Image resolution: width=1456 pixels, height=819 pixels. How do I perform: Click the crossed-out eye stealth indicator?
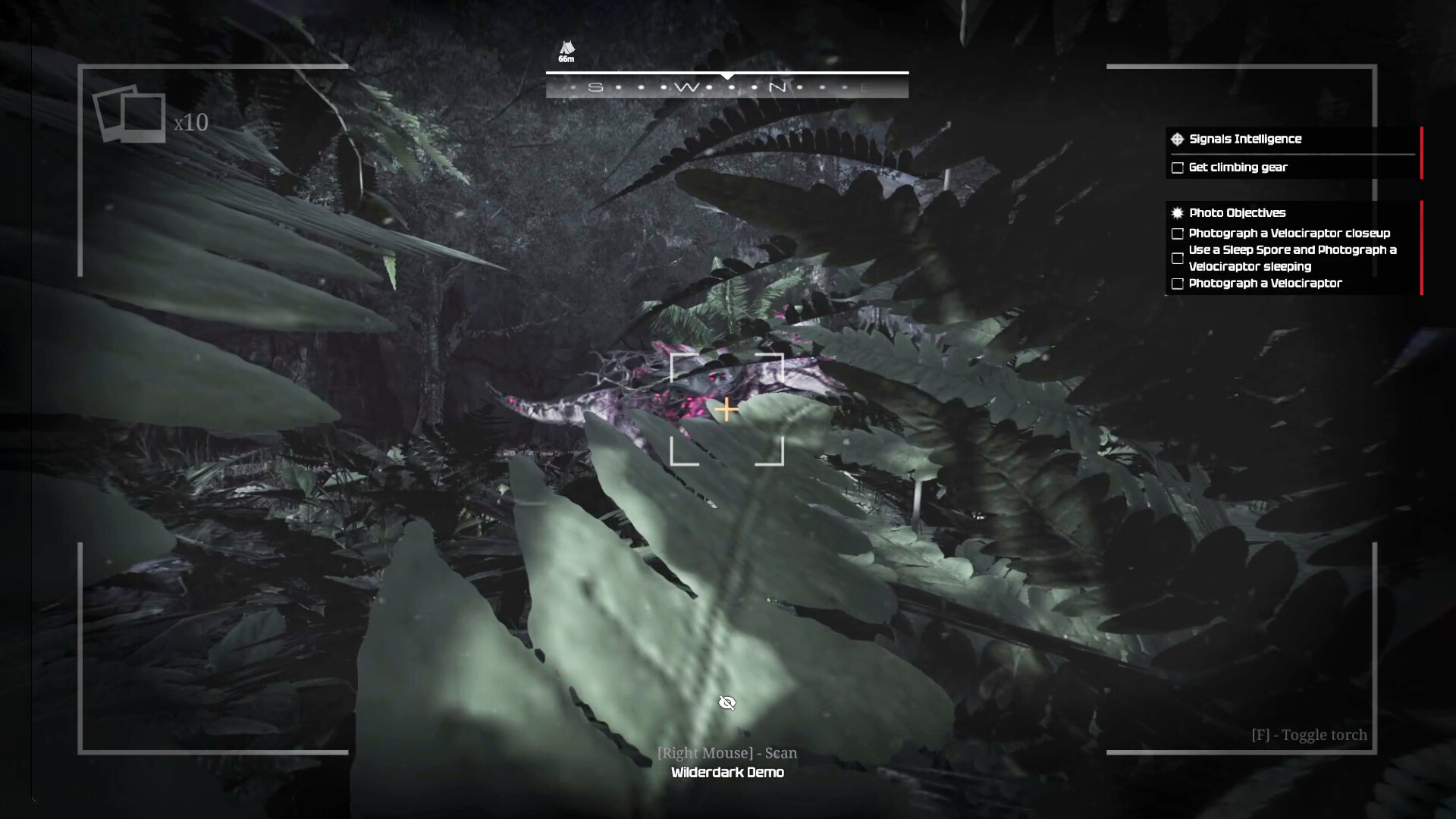727,703
